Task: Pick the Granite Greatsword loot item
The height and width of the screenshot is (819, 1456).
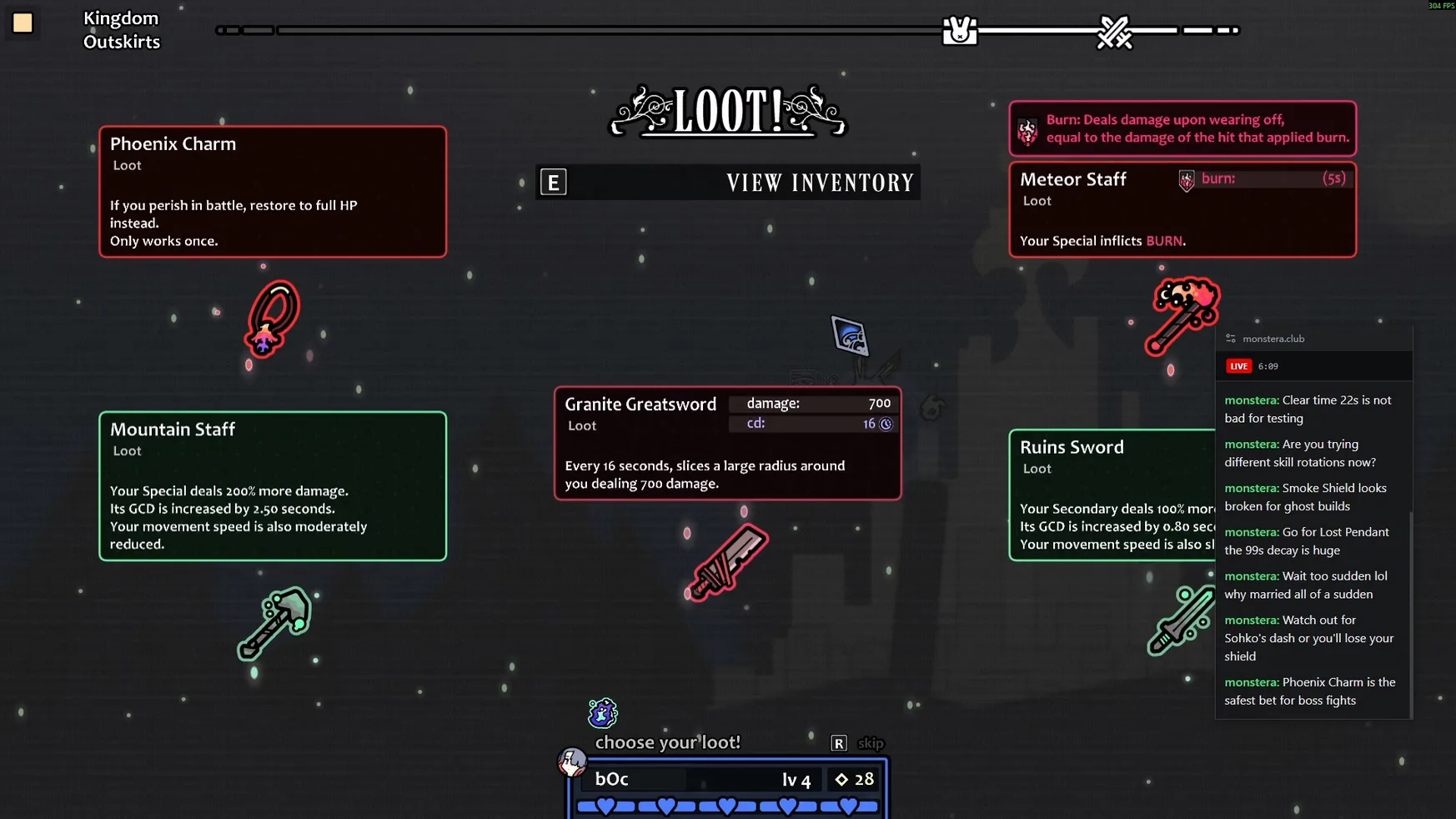Action: (x=728, y=561)
